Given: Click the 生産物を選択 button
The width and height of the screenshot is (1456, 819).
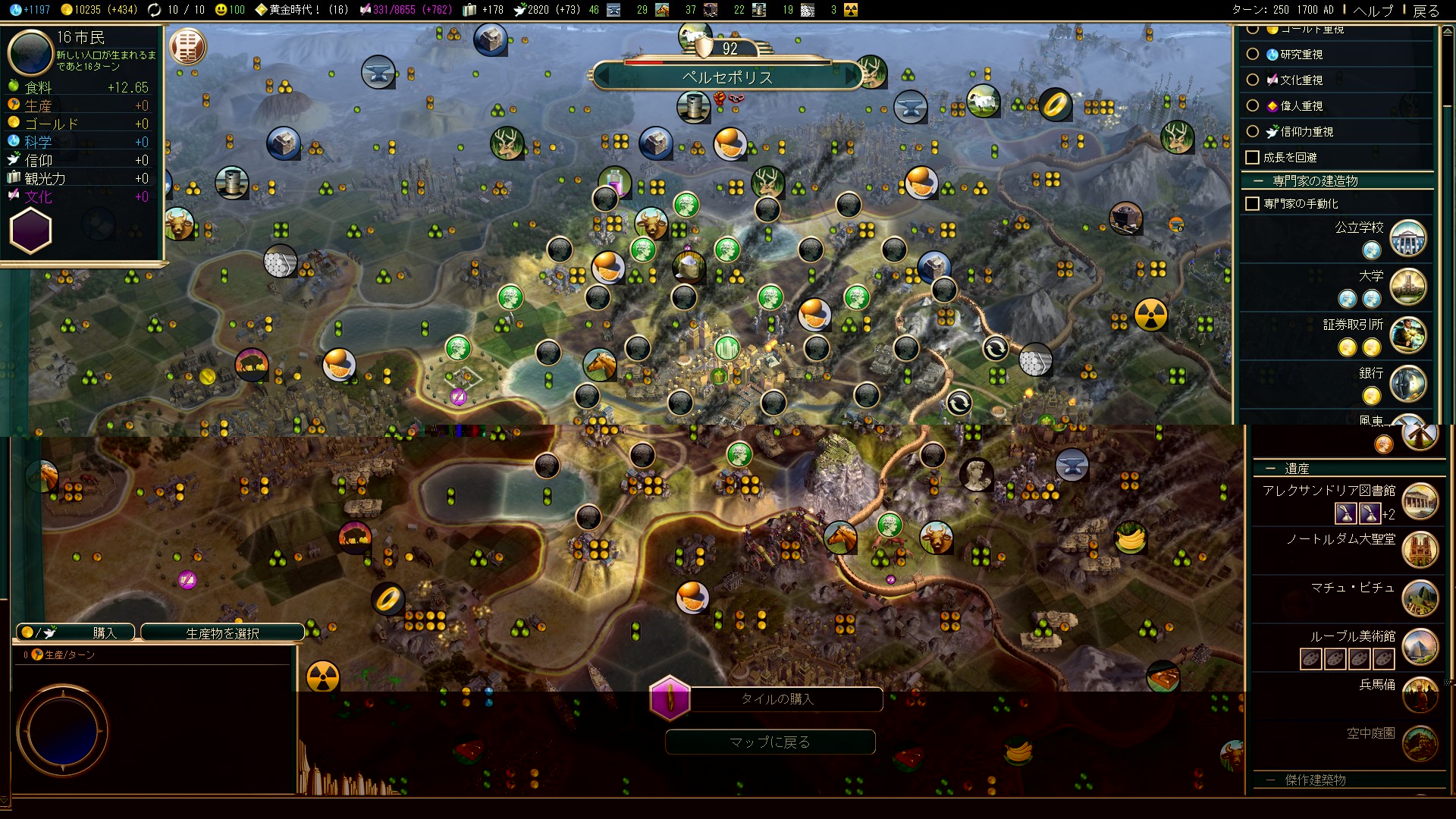Looking at the screenshot, I should coord(222,632).
